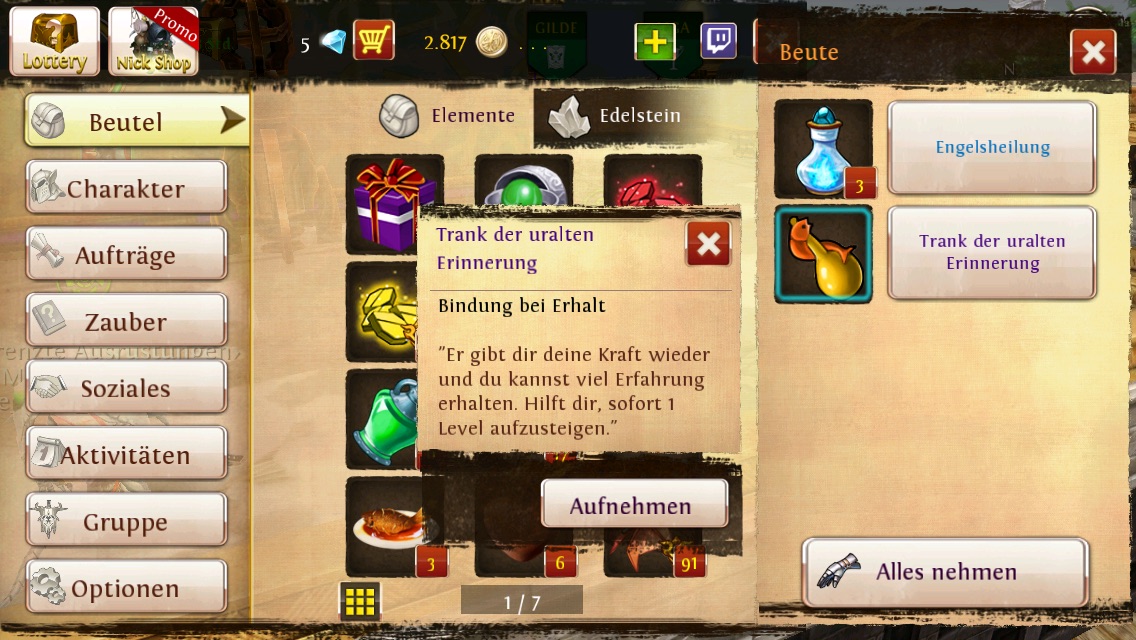This screenshot has width=1136, height=640.
Task: Open the Lottery chest
Action: point(54,41)
